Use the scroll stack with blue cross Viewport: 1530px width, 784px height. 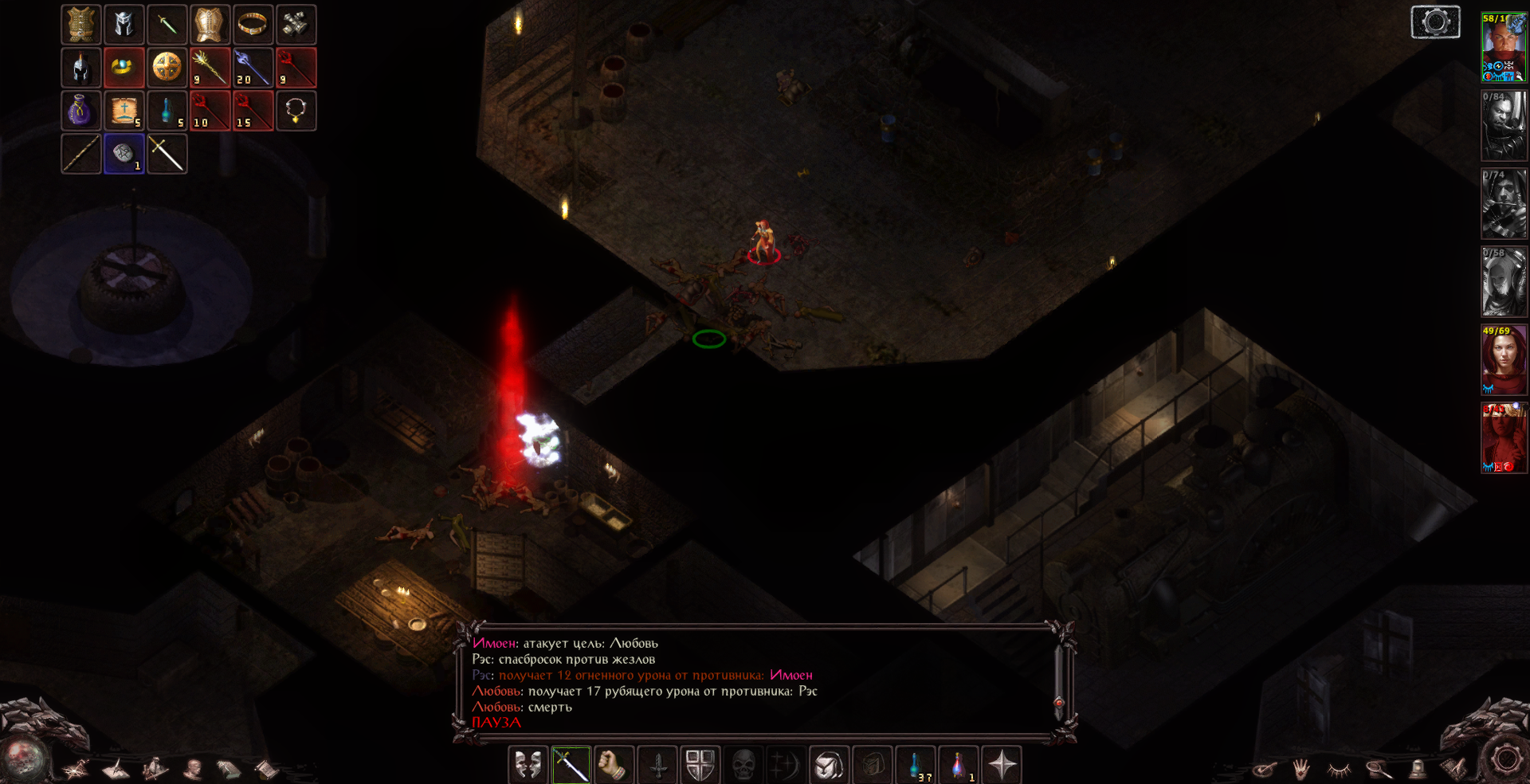click(124, 111)
